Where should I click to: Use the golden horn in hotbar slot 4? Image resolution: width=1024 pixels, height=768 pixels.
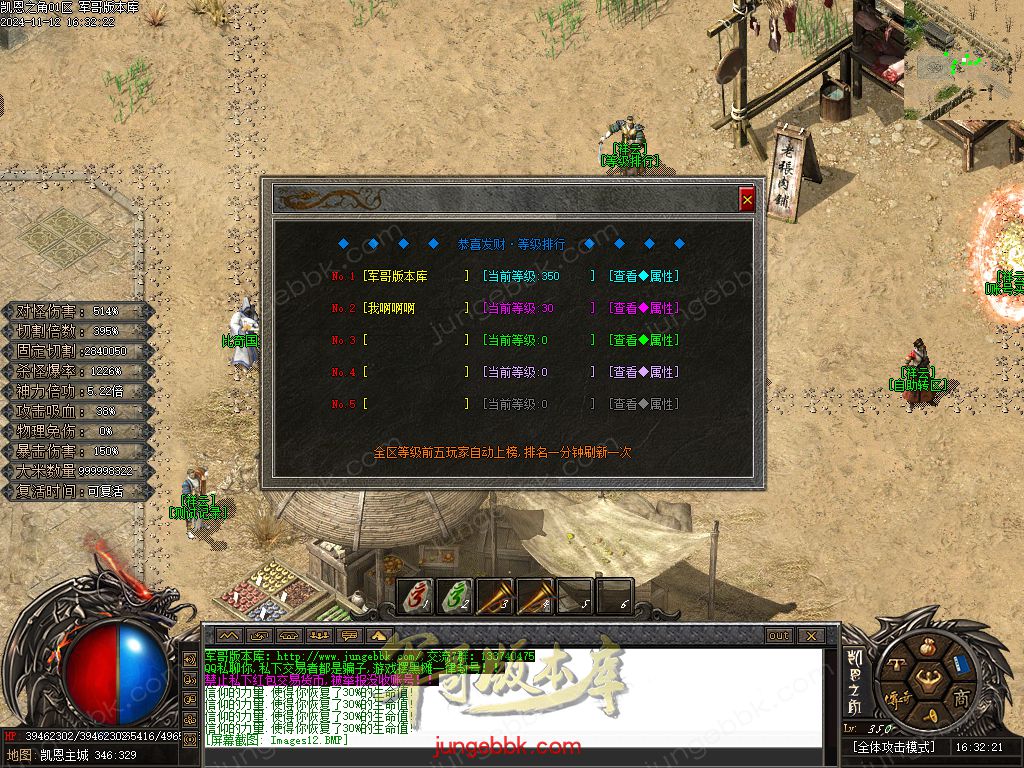[535, 598]
